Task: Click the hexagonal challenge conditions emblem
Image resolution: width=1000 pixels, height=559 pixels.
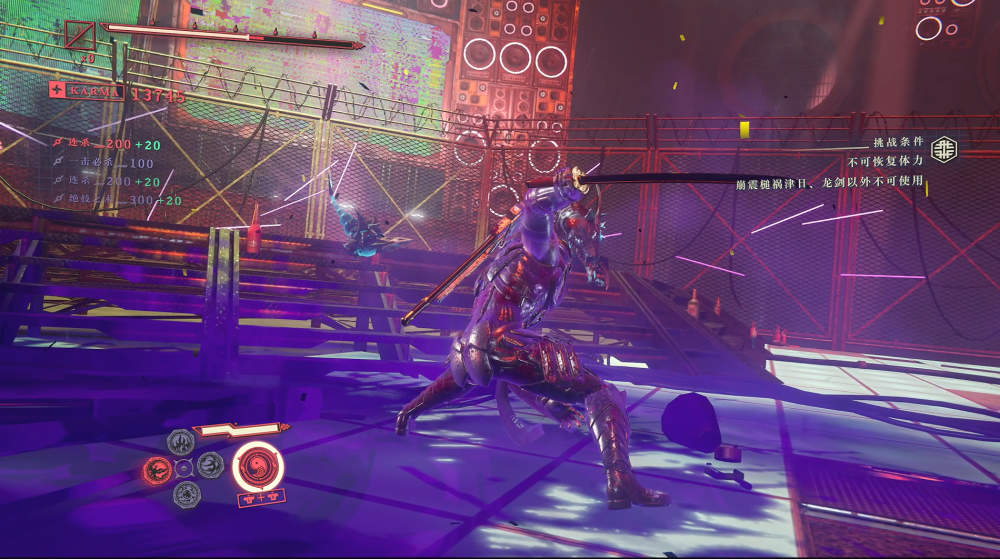Action: (942, 149)
